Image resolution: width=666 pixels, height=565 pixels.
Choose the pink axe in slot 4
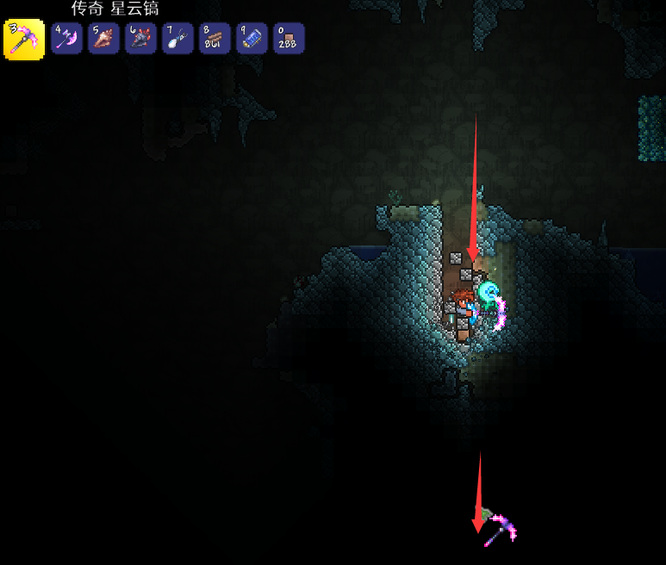click(x=66, y=39)
